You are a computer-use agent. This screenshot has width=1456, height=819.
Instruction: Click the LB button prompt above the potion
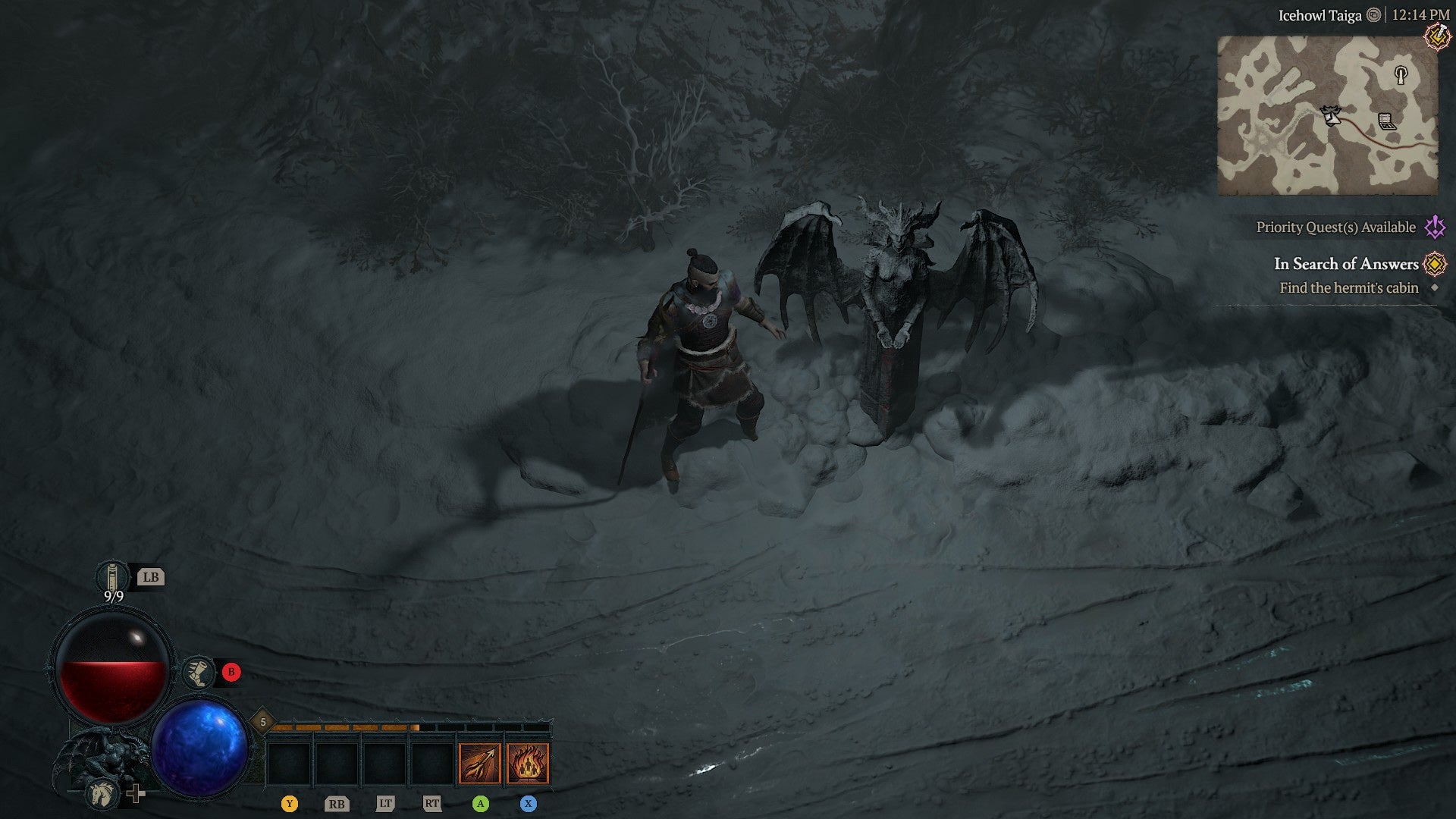point(152,578)
